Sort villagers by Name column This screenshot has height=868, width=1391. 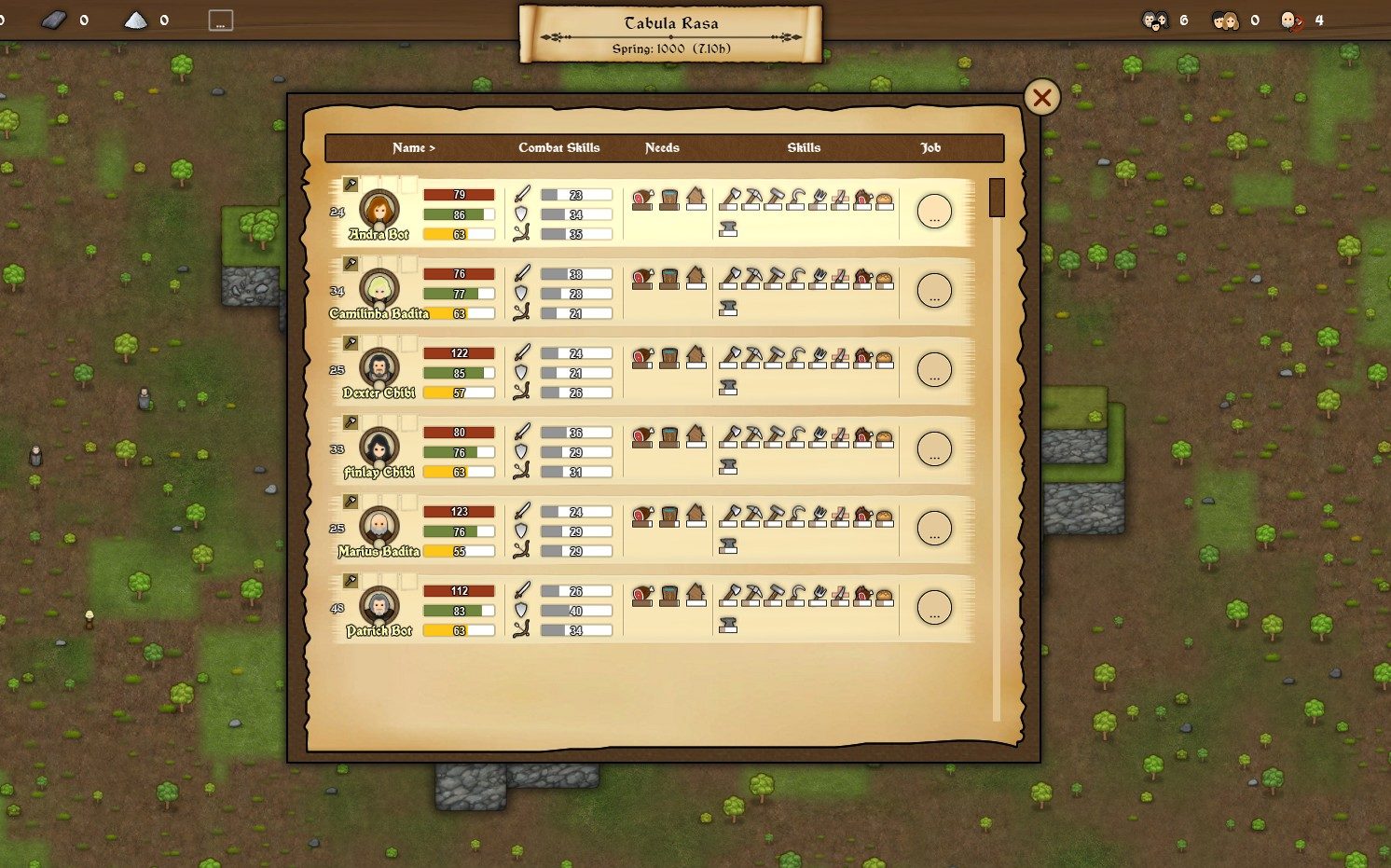pos(413,147)
